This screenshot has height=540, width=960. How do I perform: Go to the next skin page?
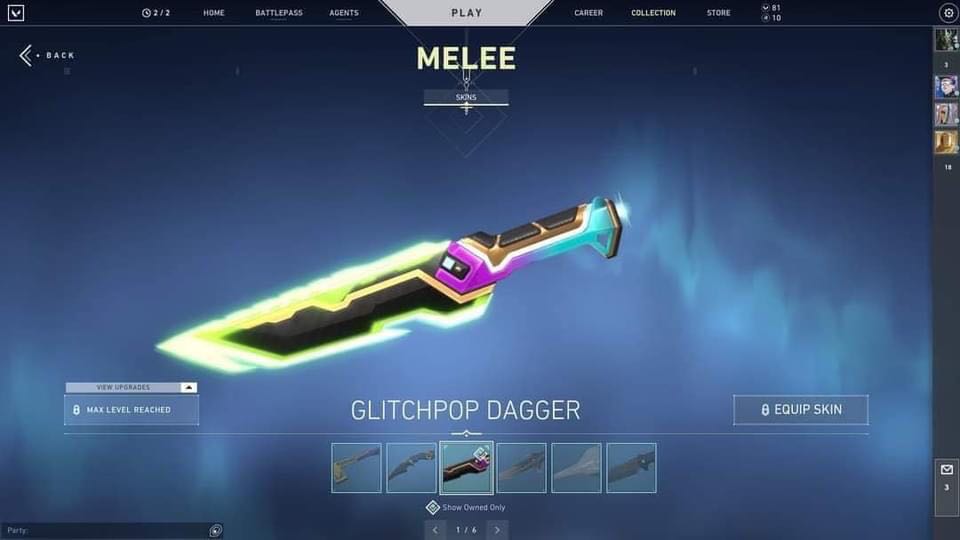497,529
